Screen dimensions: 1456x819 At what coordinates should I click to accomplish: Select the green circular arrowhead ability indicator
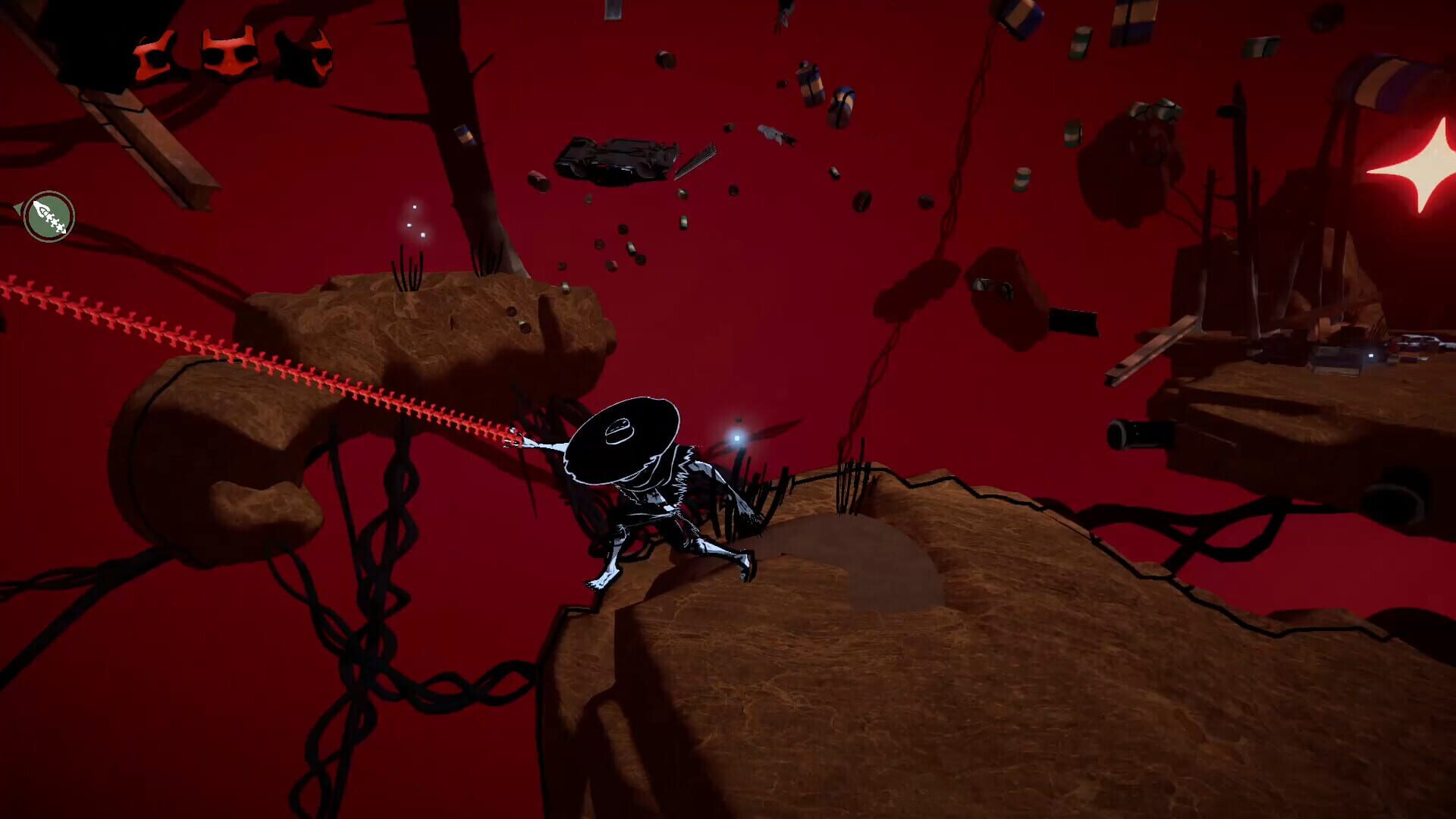(49, 216)
